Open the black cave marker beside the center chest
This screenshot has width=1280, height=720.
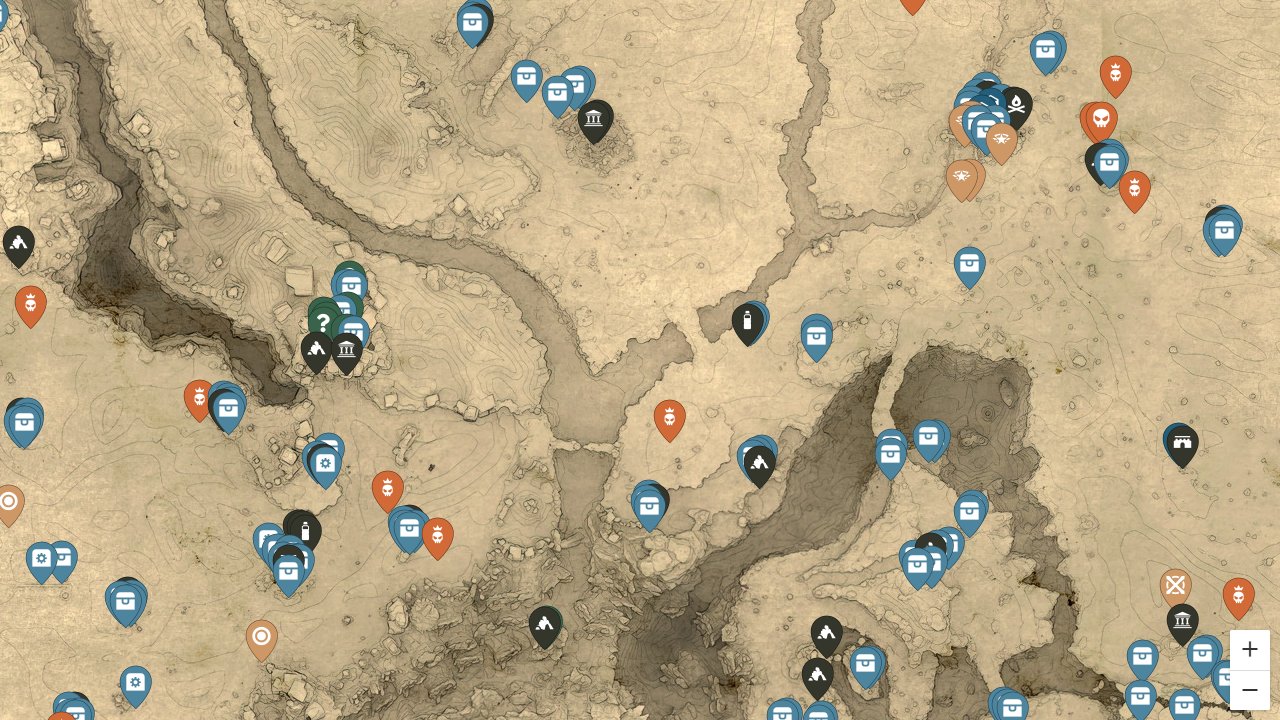(x=760, y=462)
